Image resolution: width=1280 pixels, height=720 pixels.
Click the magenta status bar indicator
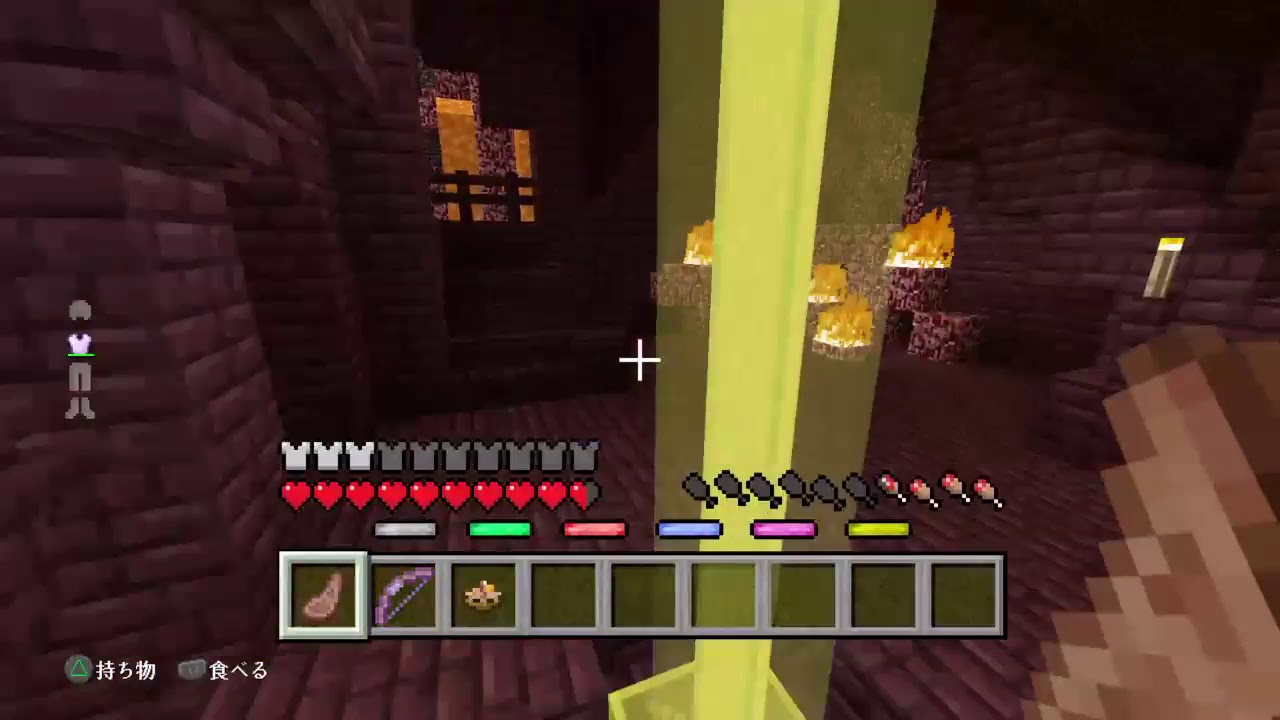785,531
